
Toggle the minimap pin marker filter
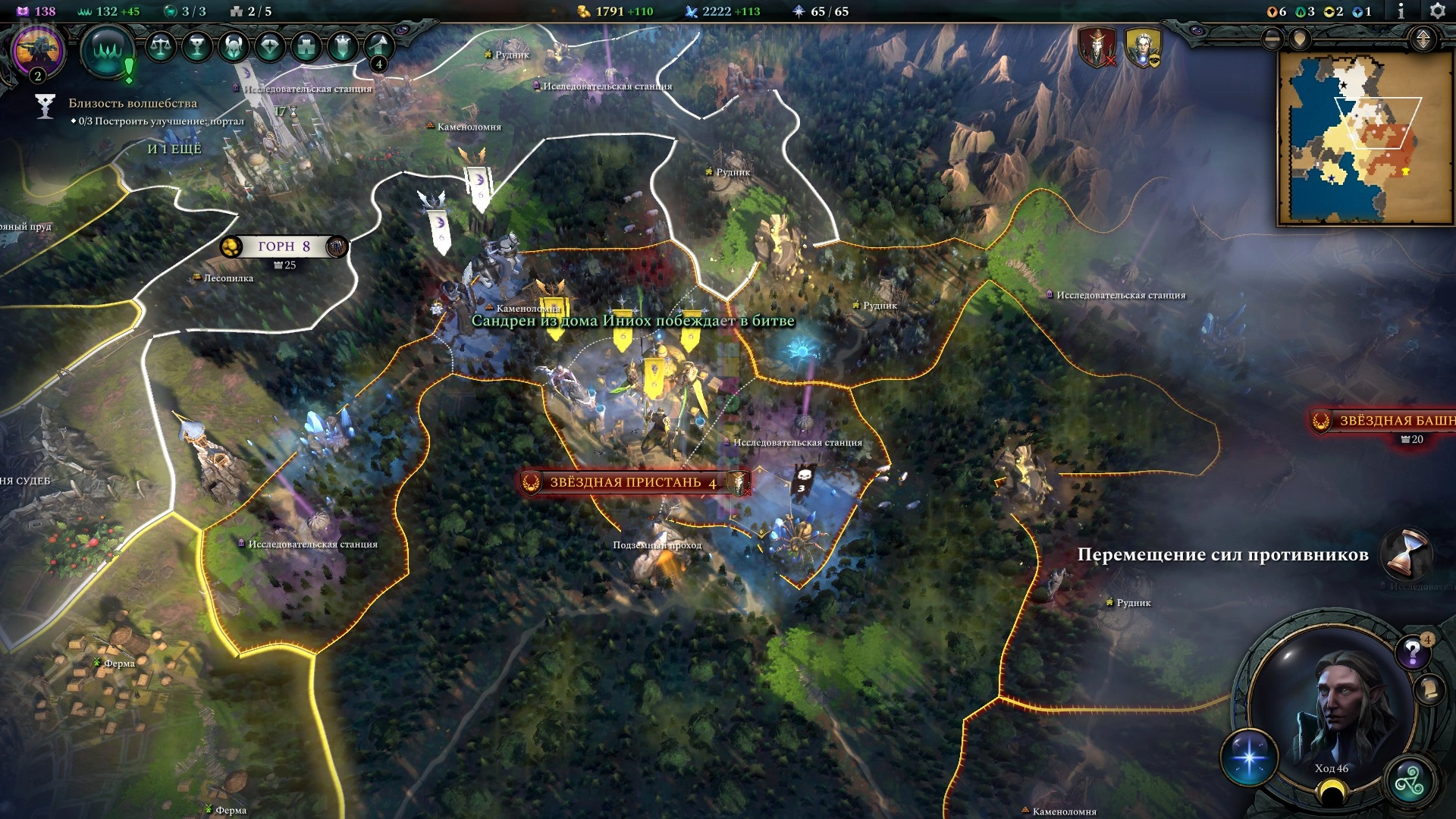pyautogui.click(x=1300, y=39)
